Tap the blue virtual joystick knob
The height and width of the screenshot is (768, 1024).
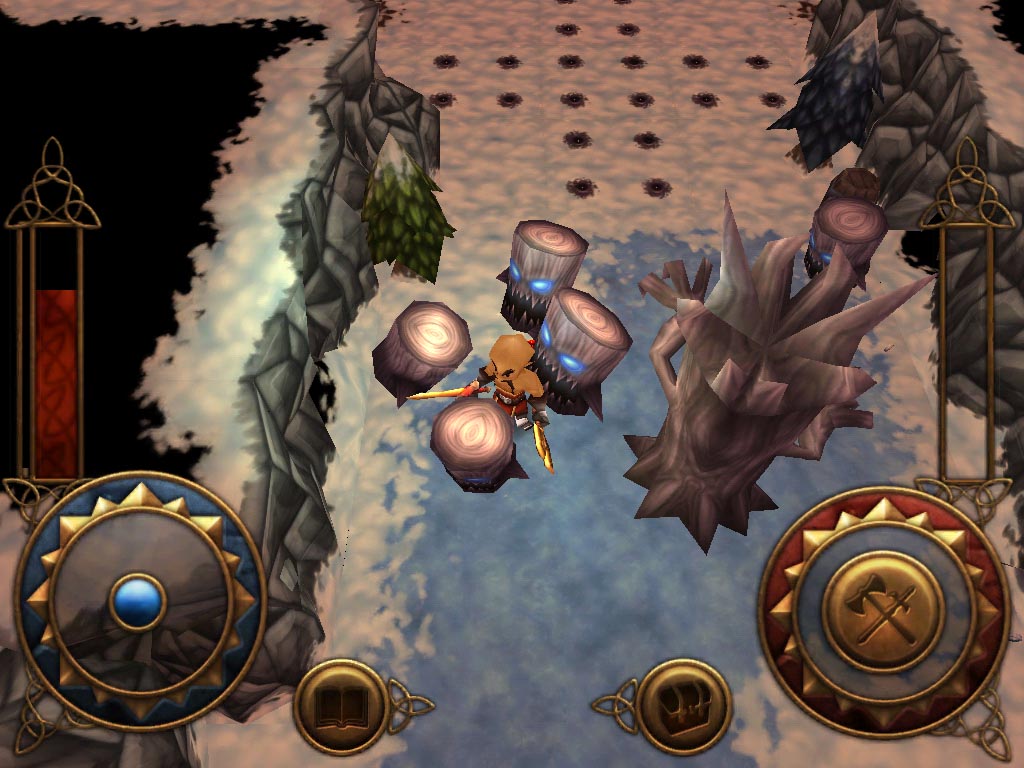[137, 601]
